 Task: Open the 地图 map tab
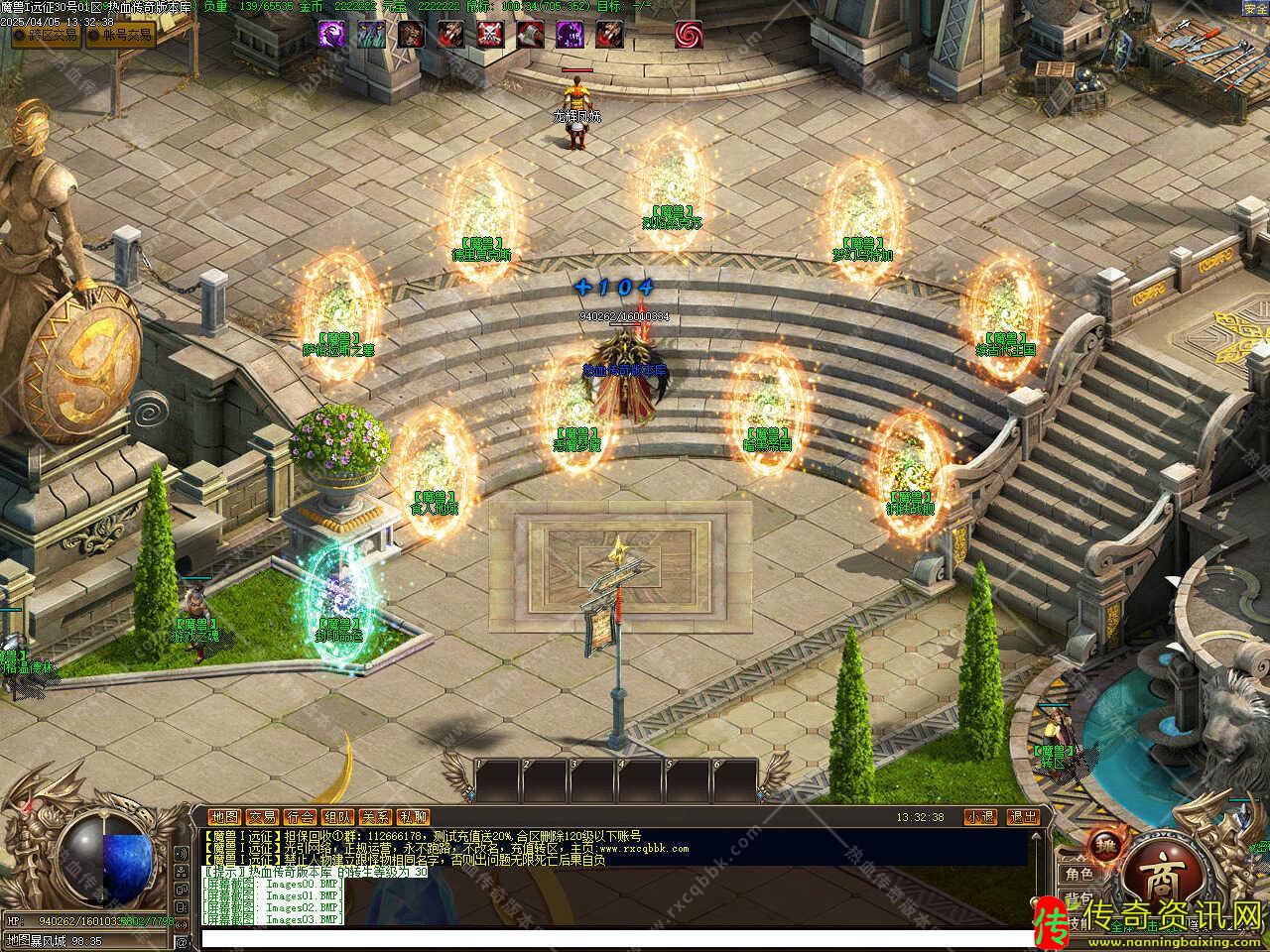click(x=225, y=817)
